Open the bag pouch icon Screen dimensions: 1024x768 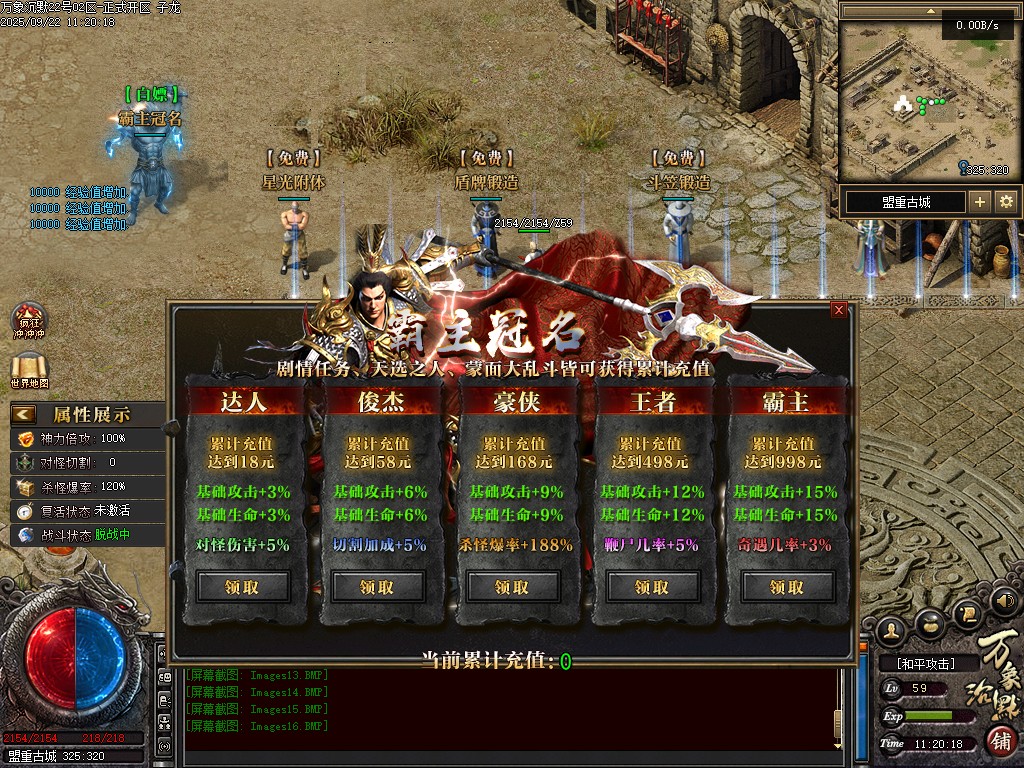click(930, 623)
